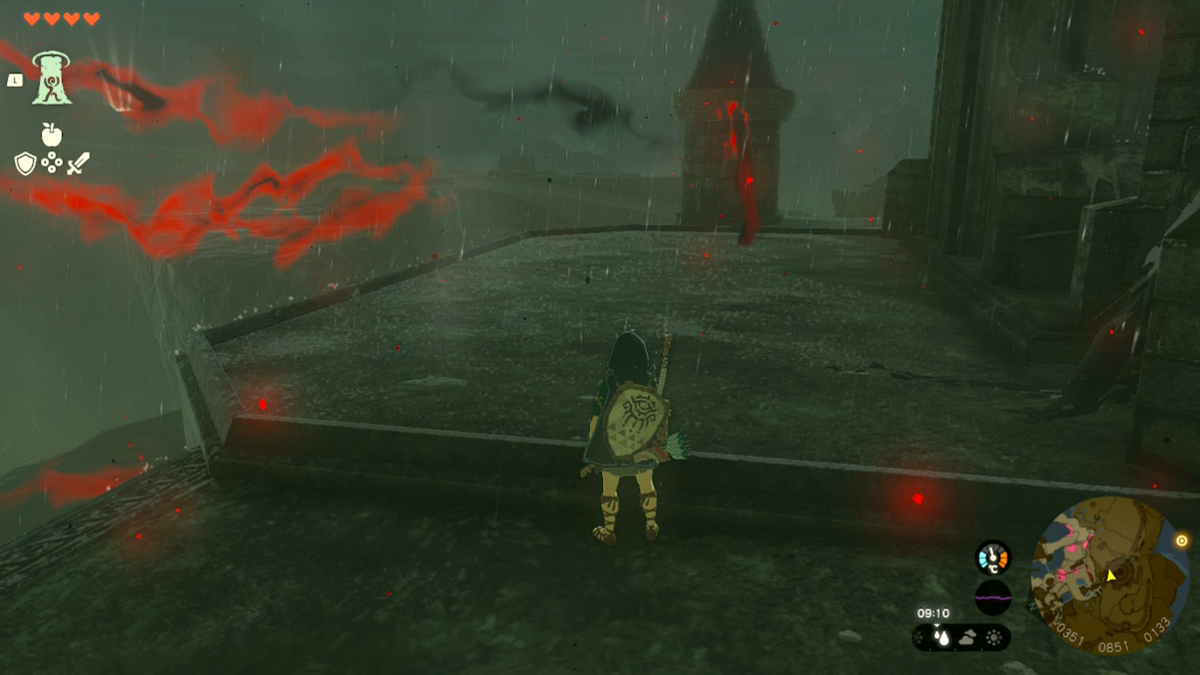Click the purple noise meter

[x=993, y=597]
